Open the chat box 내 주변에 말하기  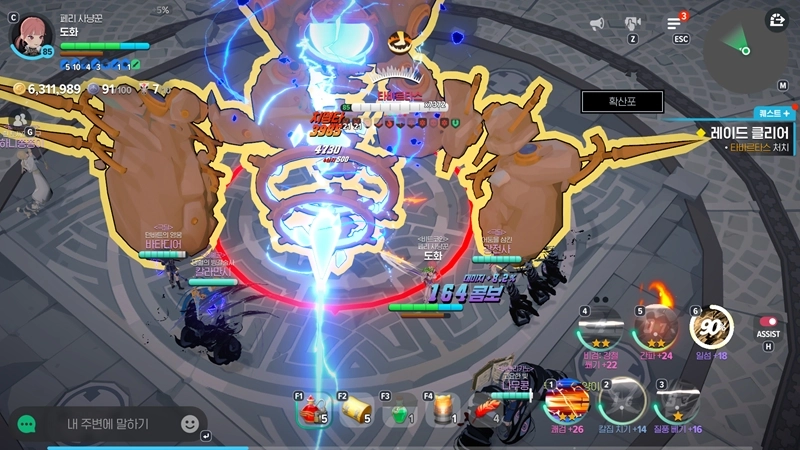(x=108, y=424)
